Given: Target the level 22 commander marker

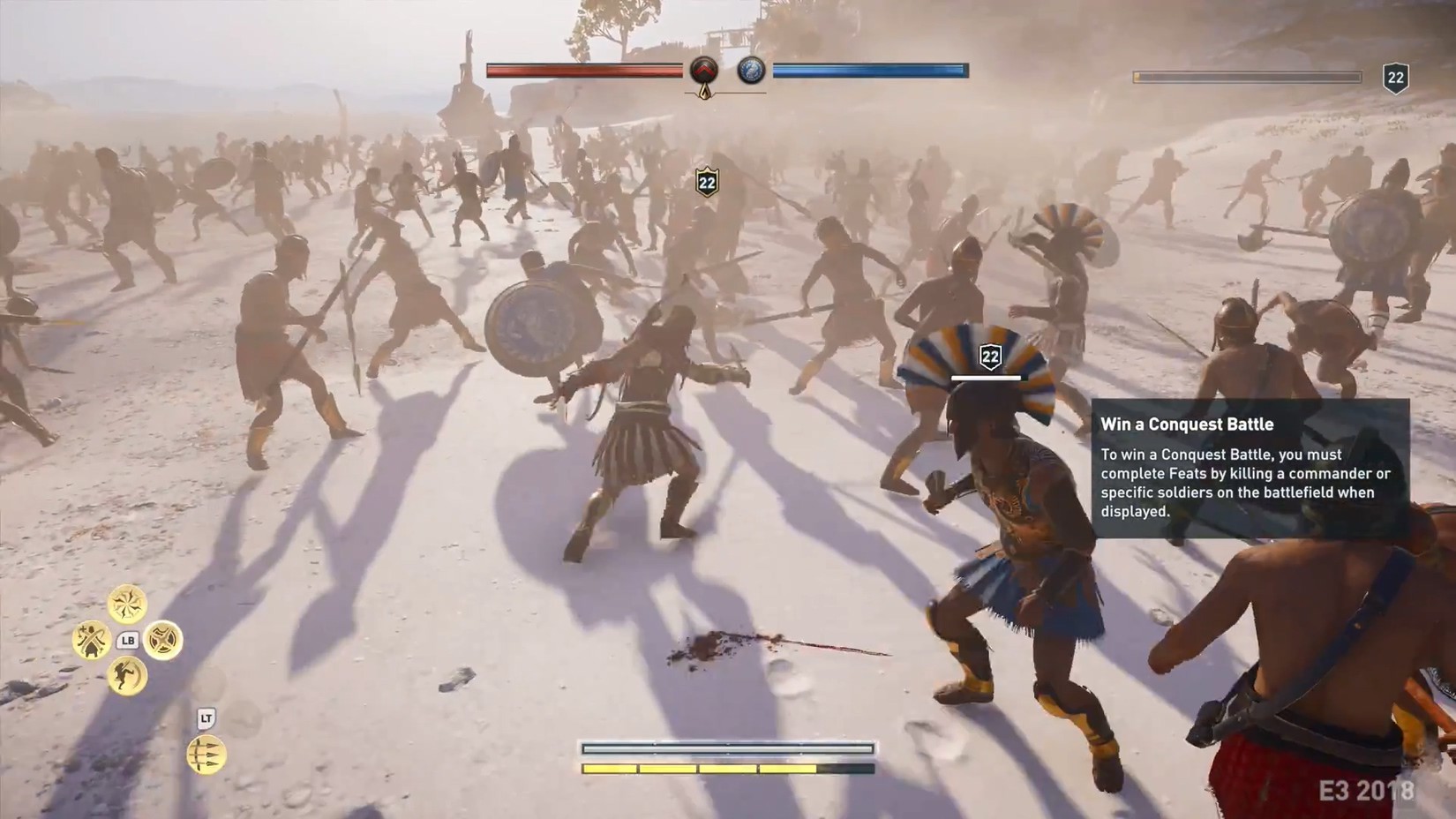Looking at the screenshot, I should (x=990, y=357).
